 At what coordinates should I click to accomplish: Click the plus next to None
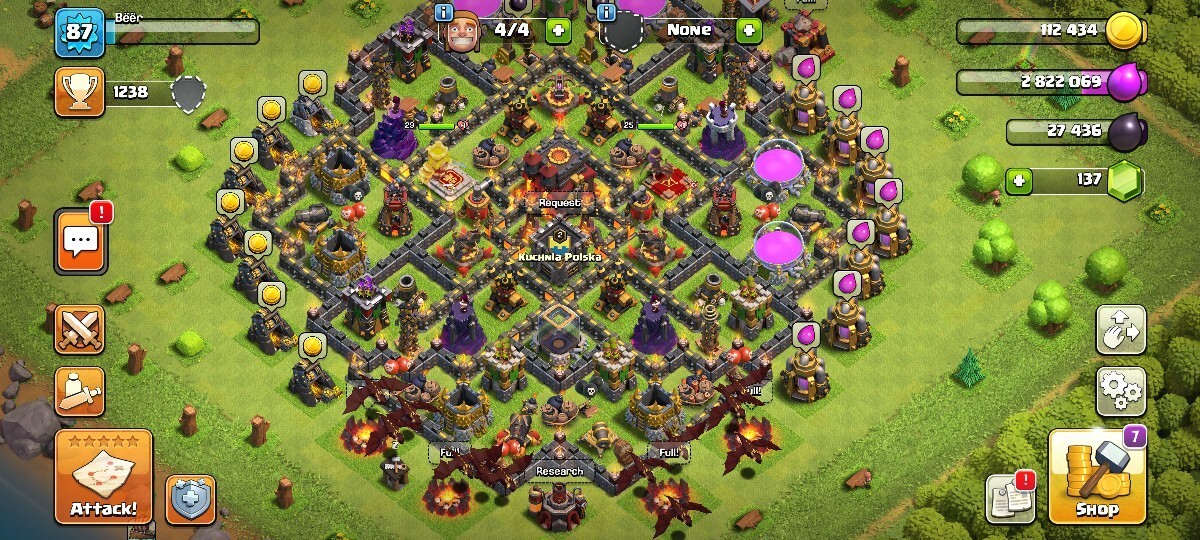click(748, 30)
